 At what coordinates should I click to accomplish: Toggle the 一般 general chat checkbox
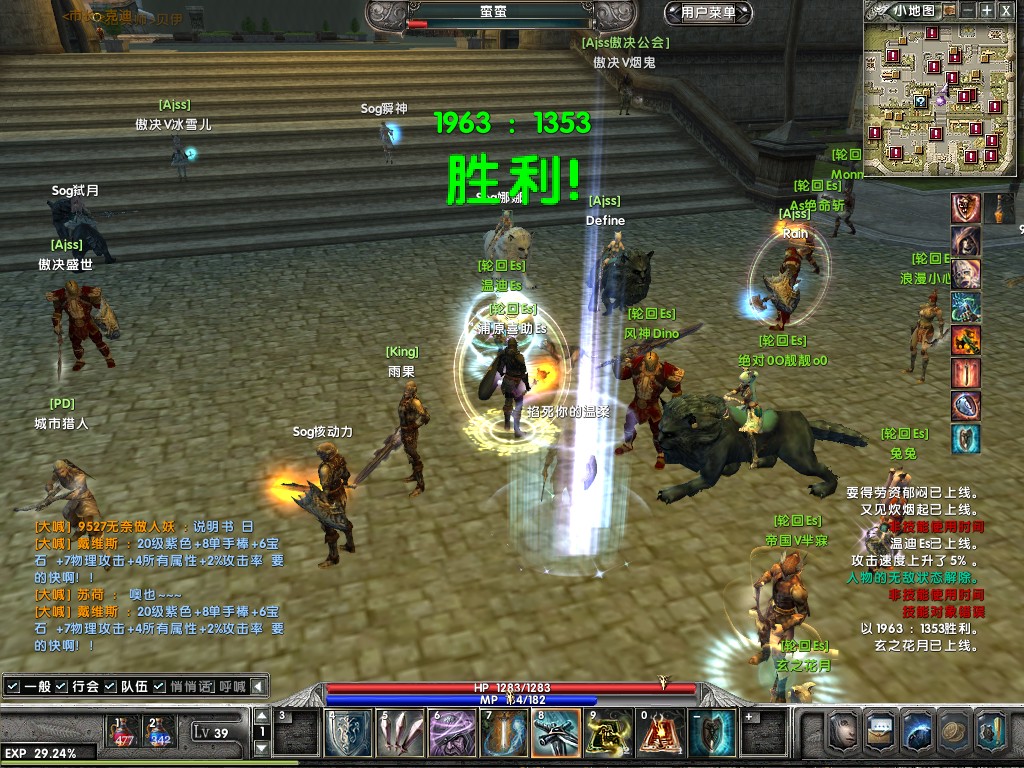[12, 686]
